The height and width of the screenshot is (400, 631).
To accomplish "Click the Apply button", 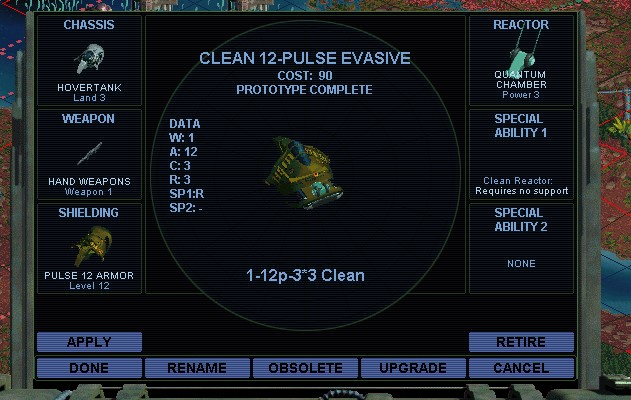I will (x=89, y=342).
